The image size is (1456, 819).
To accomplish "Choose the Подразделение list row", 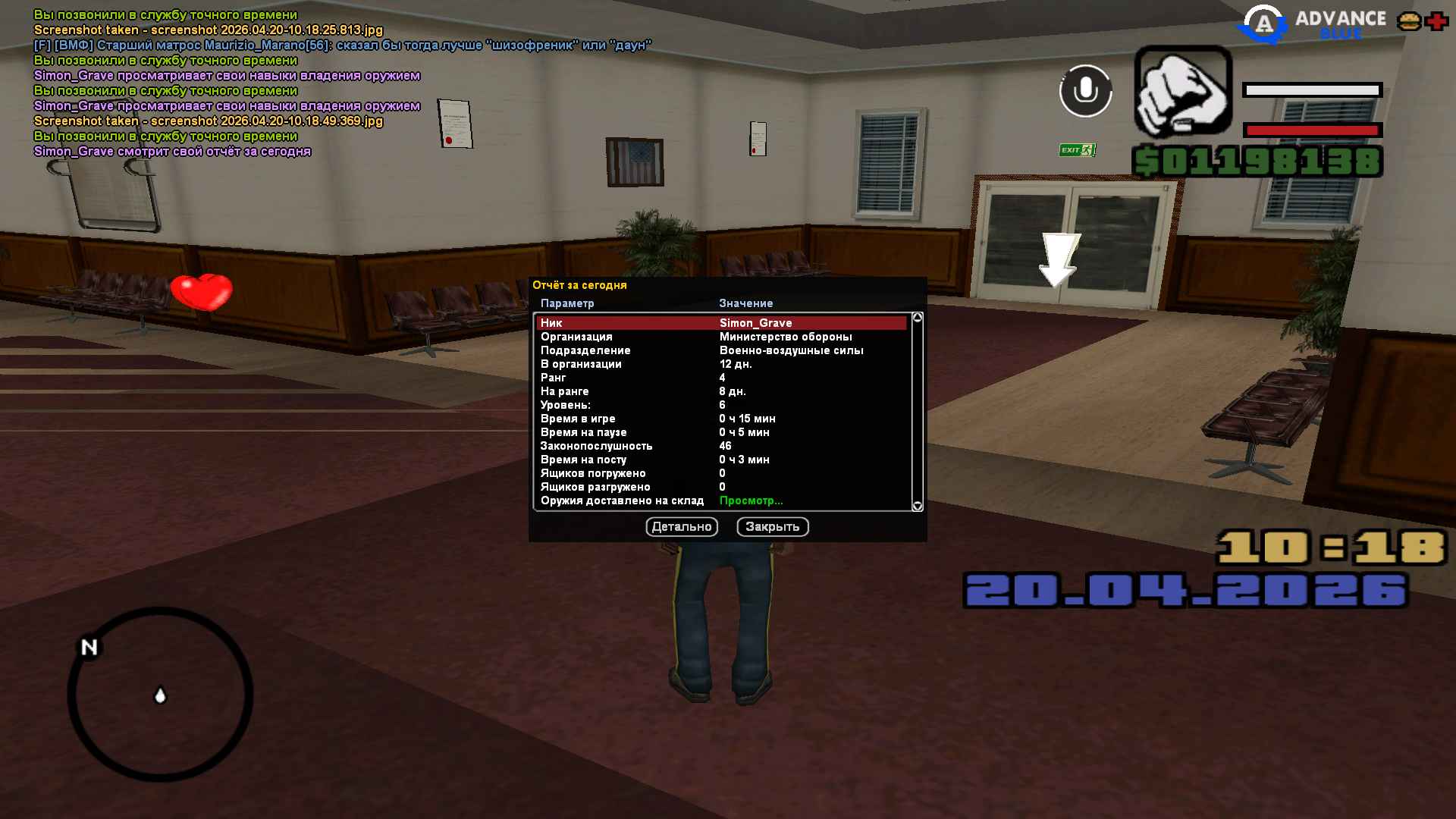I will 720,350.
